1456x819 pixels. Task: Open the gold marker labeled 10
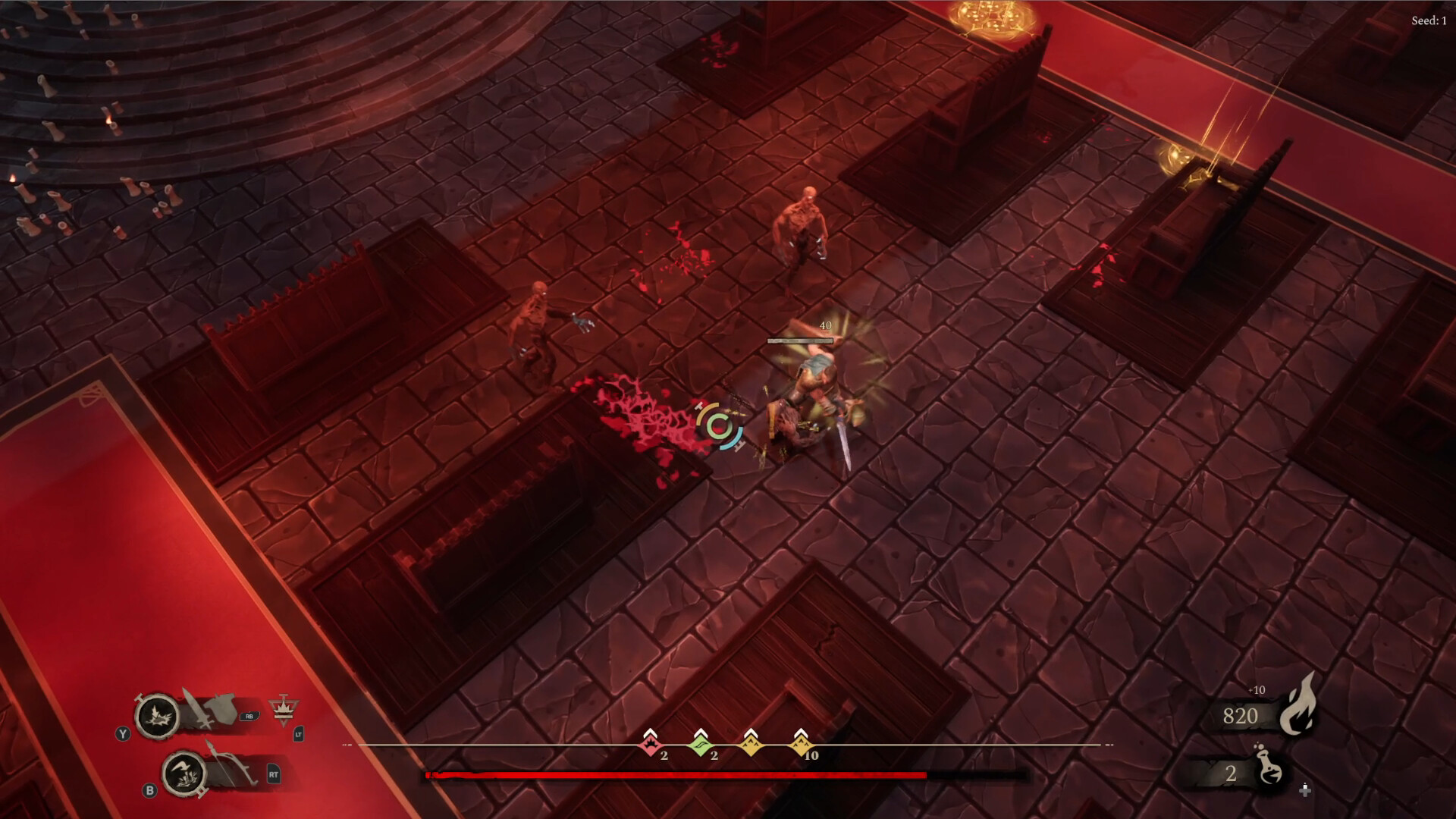(801, 744)
